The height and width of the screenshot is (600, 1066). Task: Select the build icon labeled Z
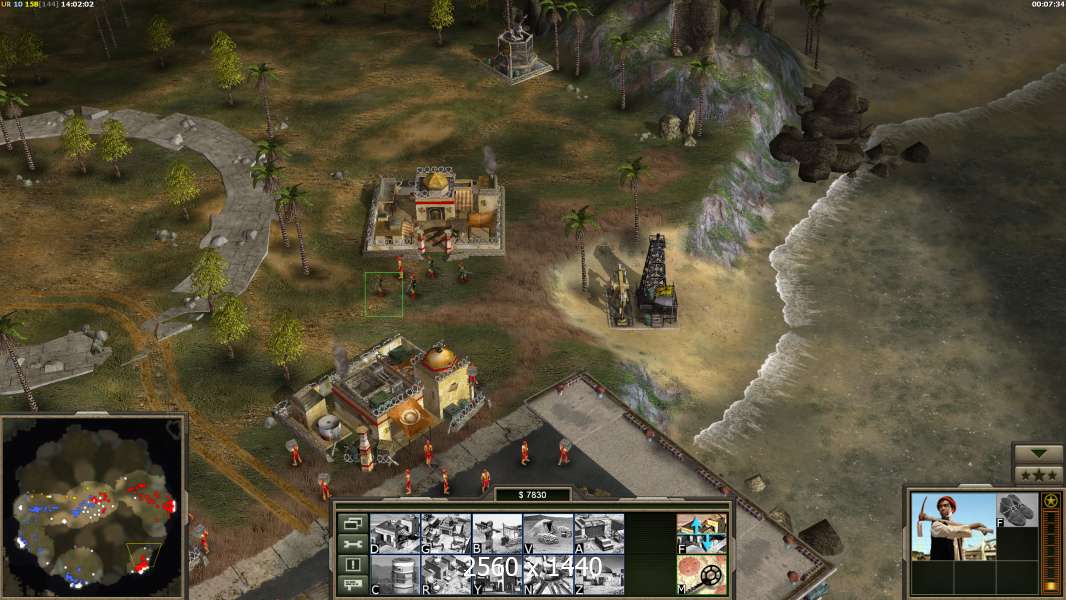tap(599, 574)
